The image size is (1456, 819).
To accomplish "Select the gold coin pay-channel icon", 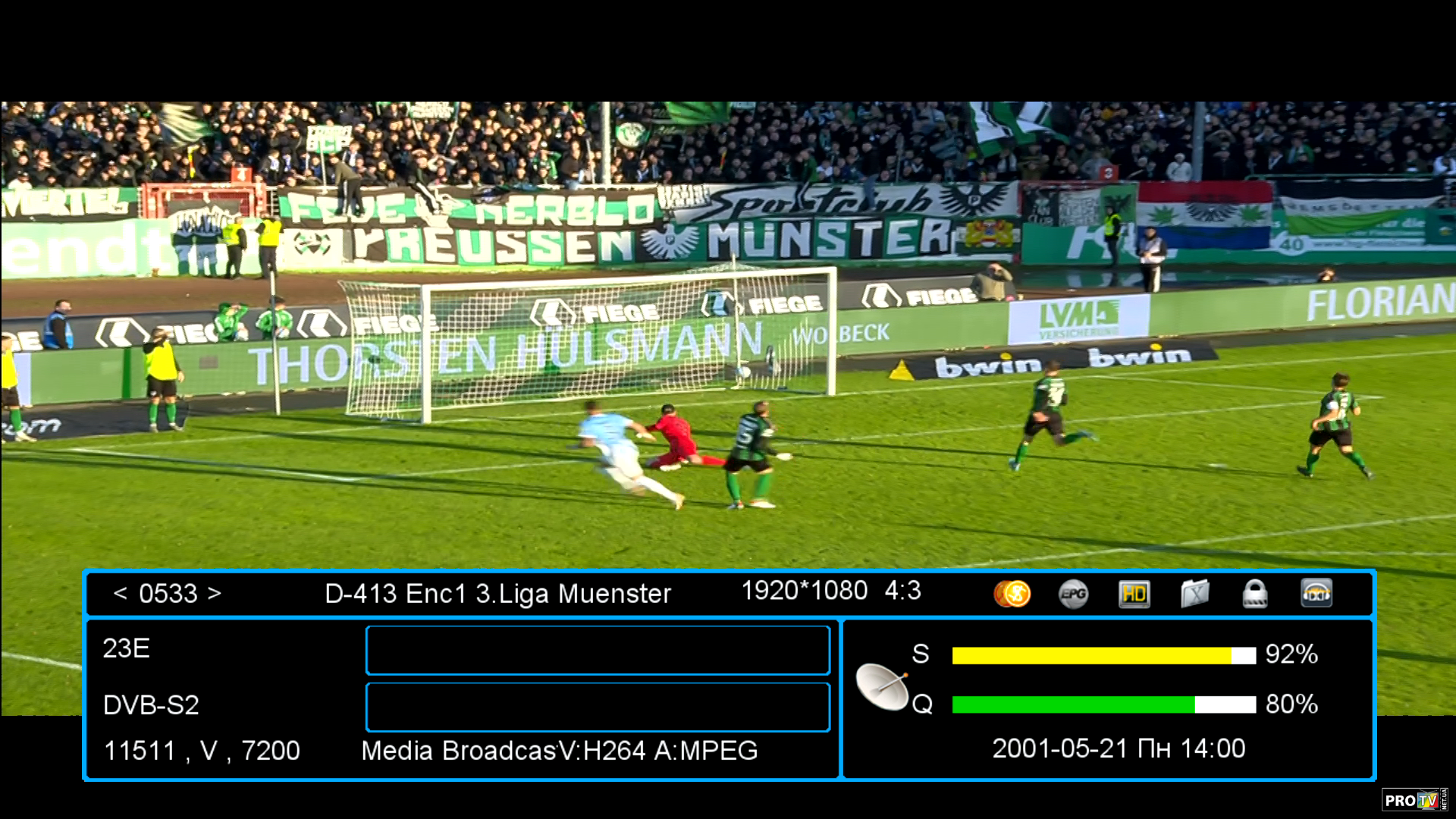I will click(x=1012, y=594).
